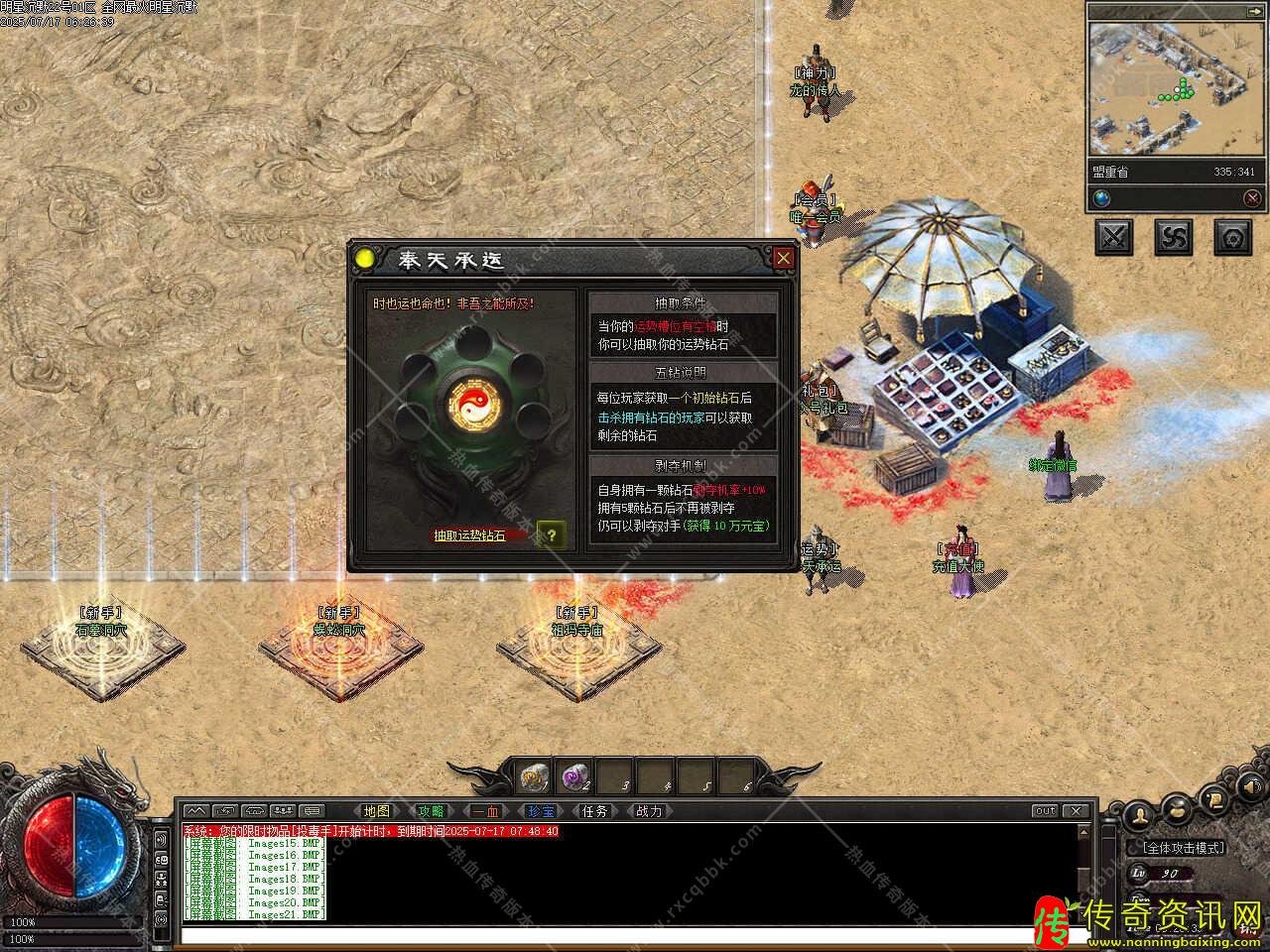Switch to the 攻略 guide tab
The image size is (1270, 952).
click(x=431, y=811)
